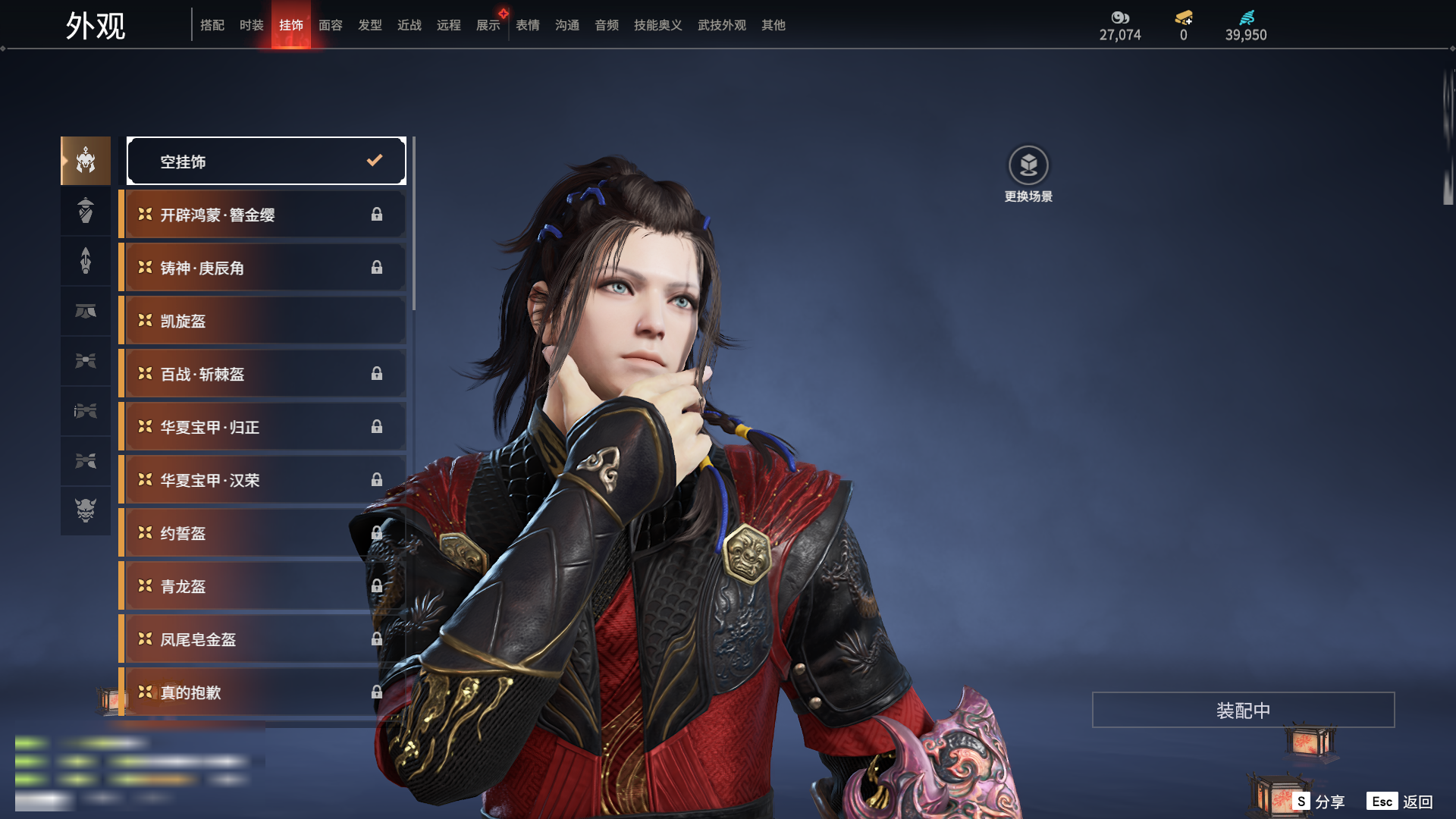The width and height of the screenshot is (1456, 819).
Task: Click the 分享 share button
Action: pos(1319,802)
